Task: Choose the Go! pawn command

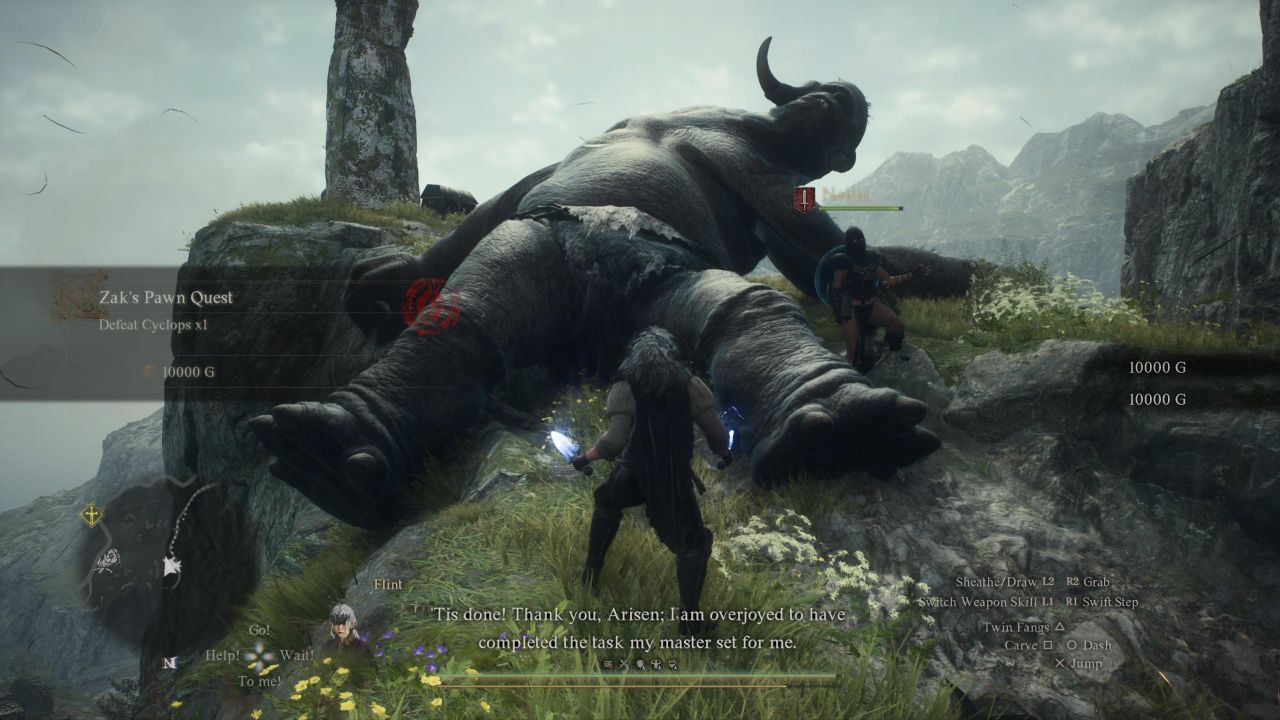Action: pyautogui.click(x=259, y=630)
